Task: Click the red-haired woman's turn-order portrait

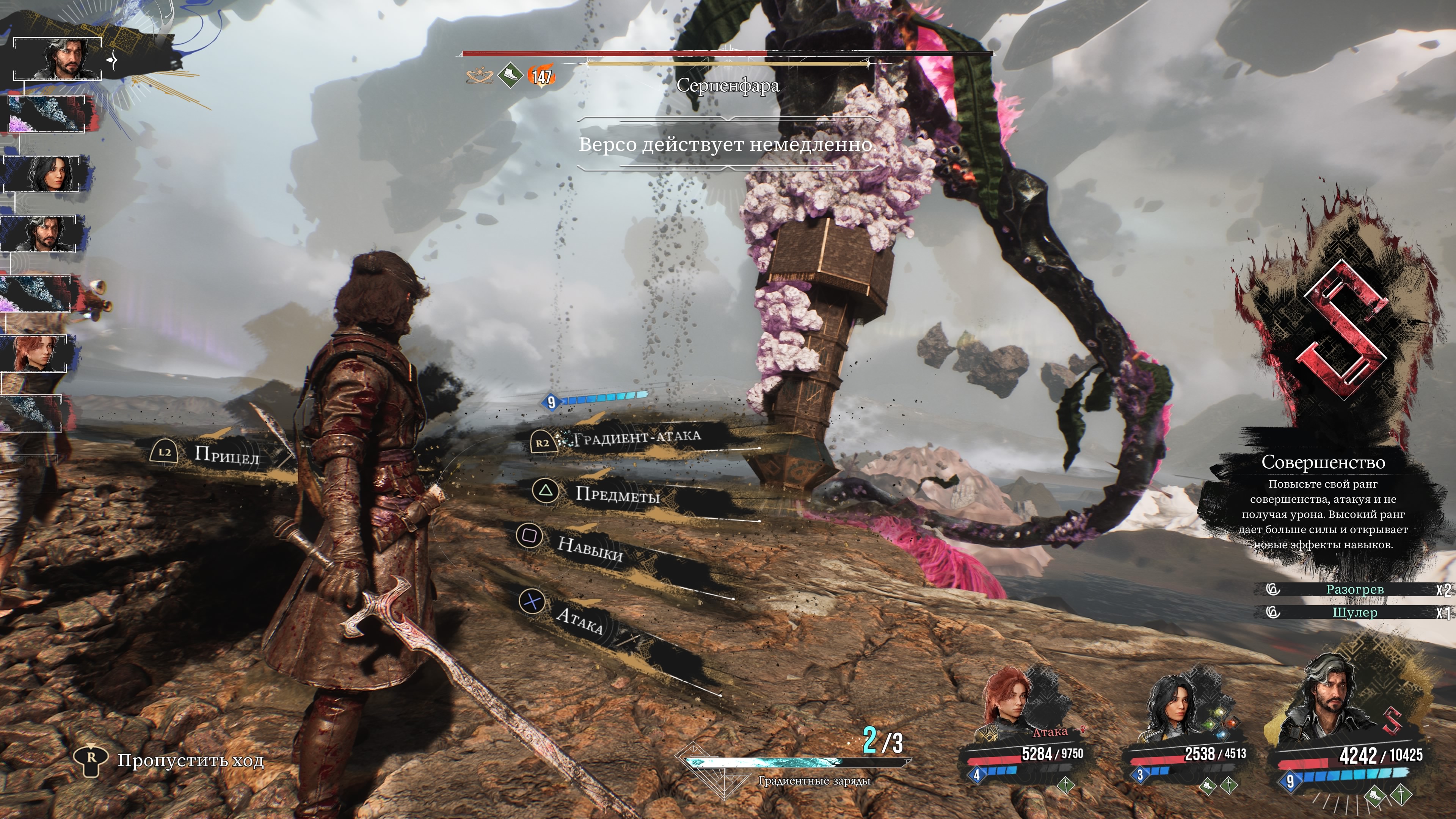Action: pyautogui.click(x=35, y=353)
